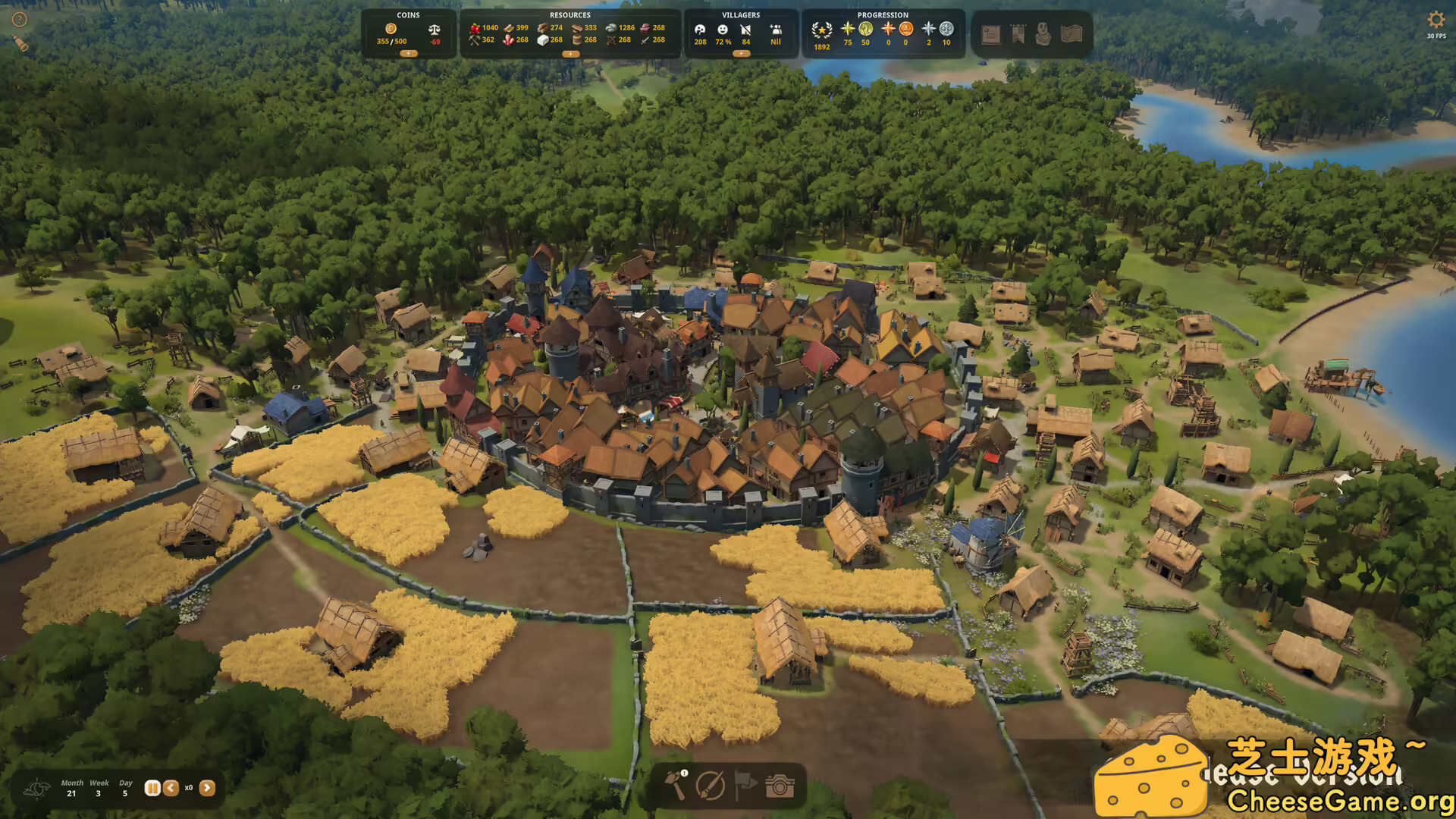This screenshot has height=819, width=1456.
Task: Open the help question mark icon
Action: pos(20,20)
